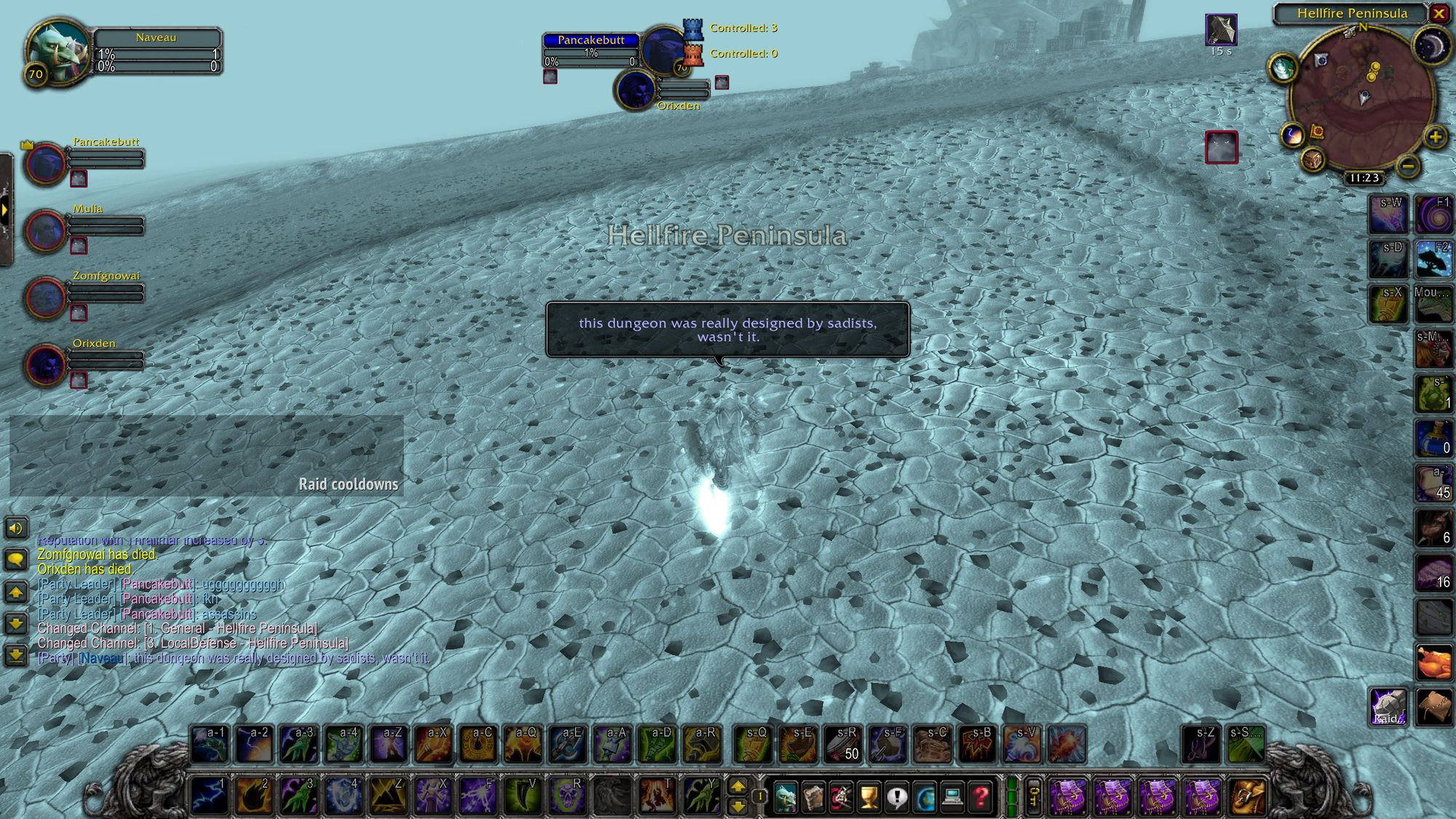Target Zomfgnowai from the party list
The image size is (1456, 819).
point(46,297)
